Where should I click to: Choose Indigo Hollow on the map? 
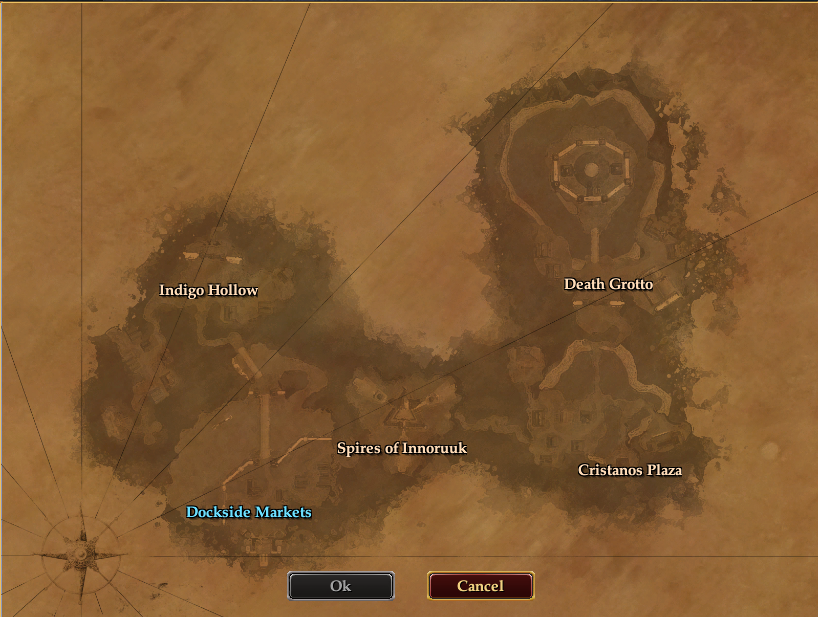tap(209, 290)
